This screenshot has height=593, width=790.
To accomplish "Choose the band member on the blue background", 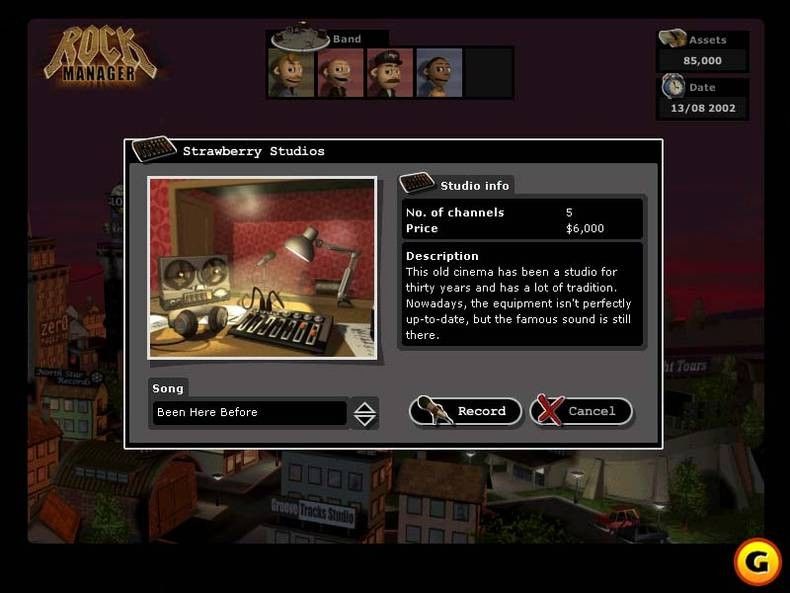I will point(439,73).
